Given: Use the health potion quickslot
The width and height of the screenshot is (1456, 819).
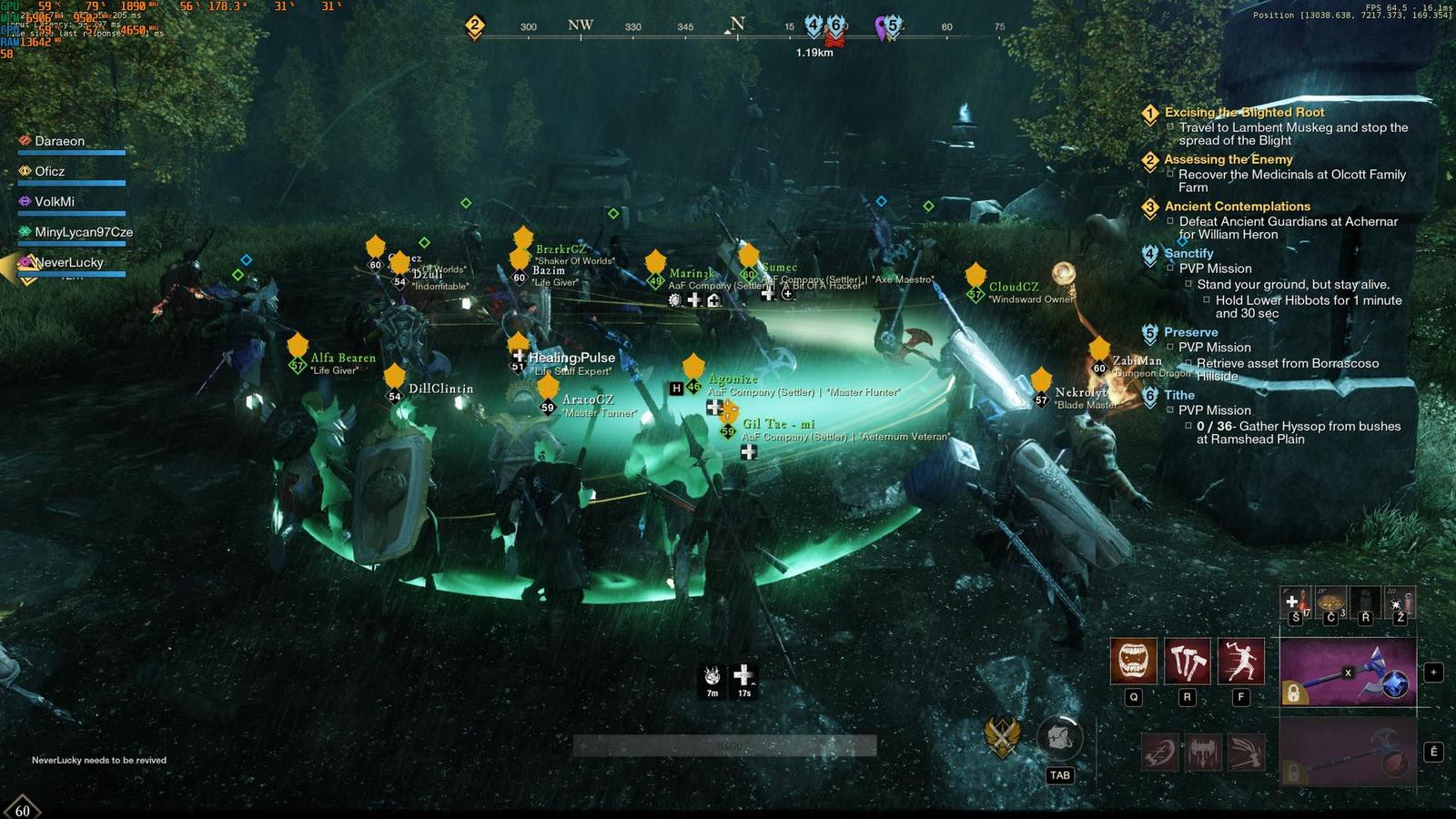Looking at the screenshot, I should pyautogui.click(x=1296, y=602).
